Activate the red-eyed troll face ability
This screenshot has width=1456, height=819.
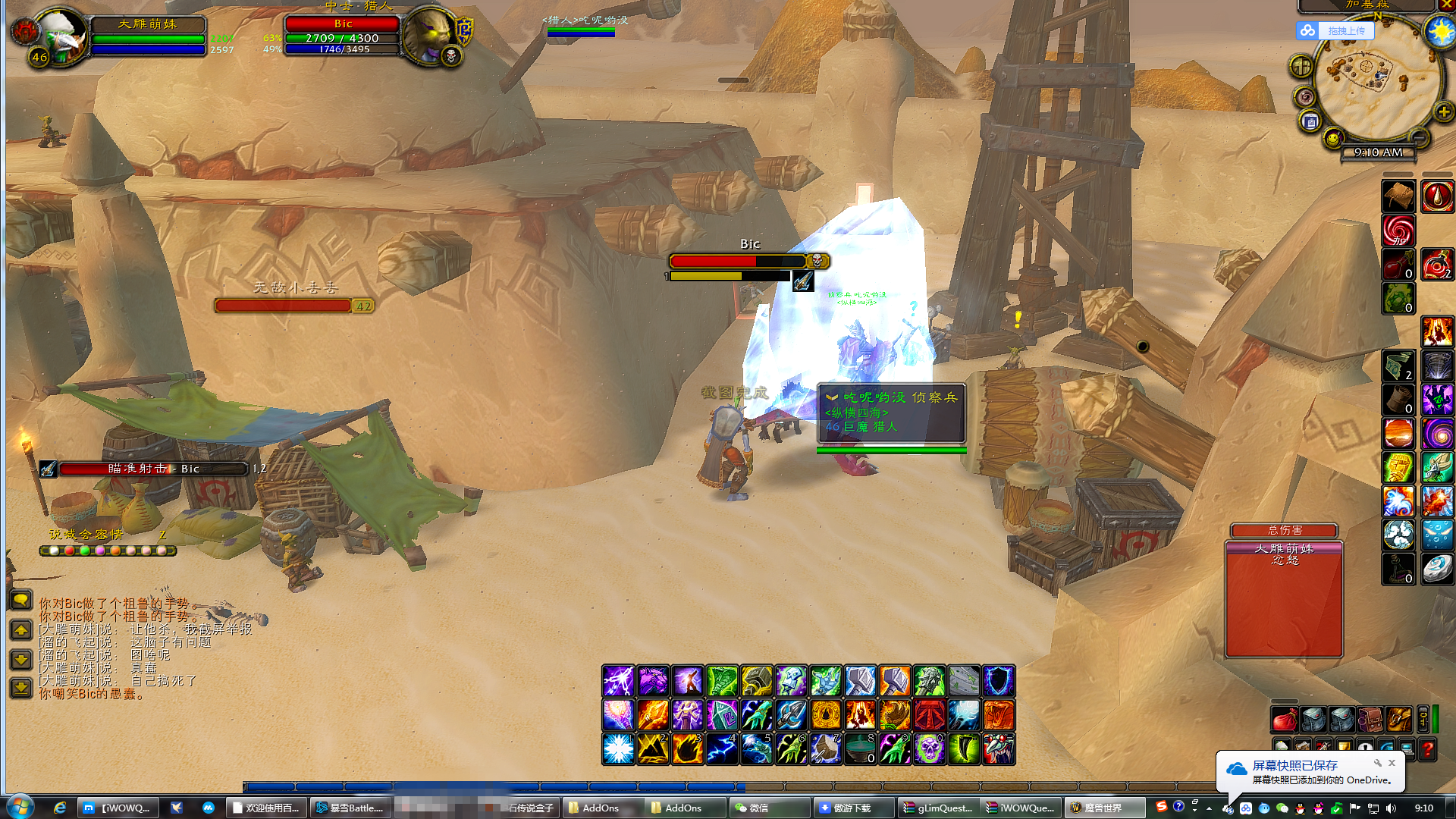999,749
